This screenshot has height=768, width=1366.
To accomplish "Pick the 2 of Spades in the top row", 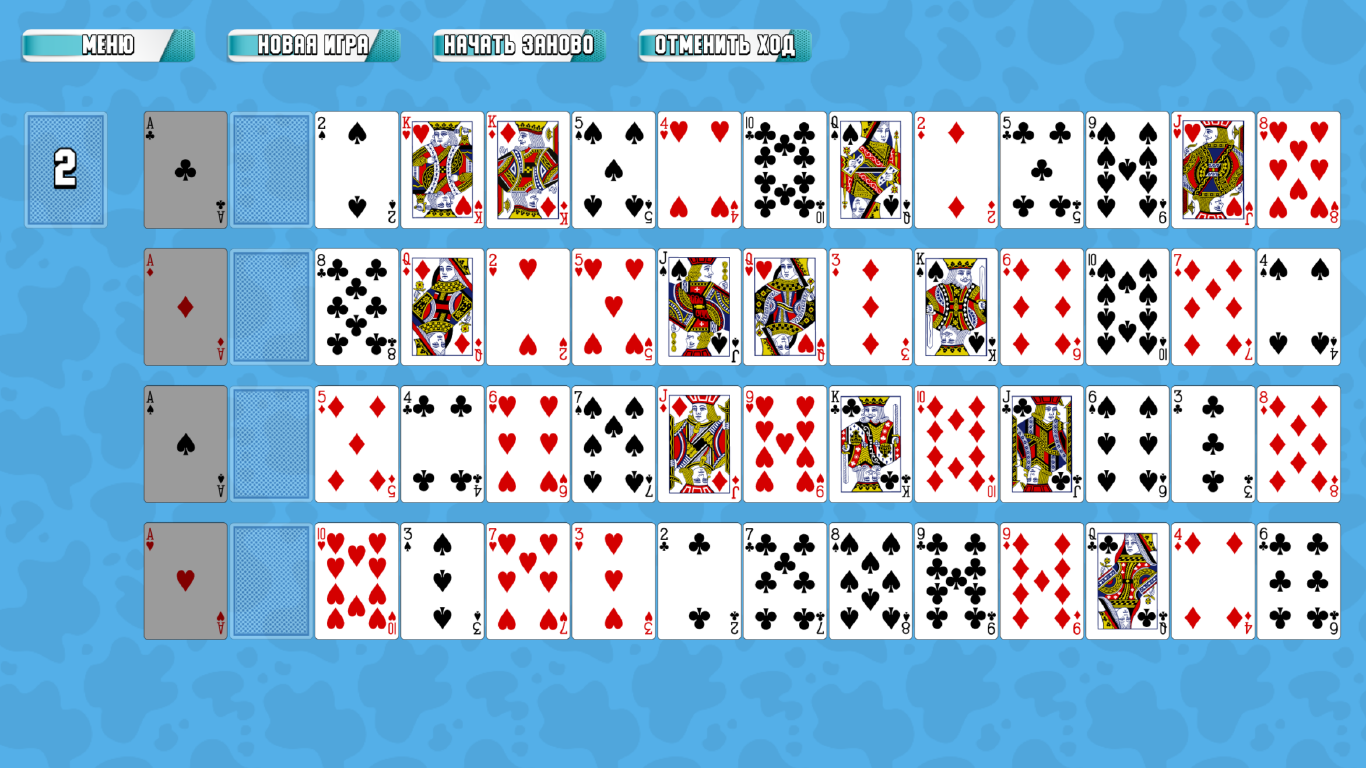I will (357, 168).
